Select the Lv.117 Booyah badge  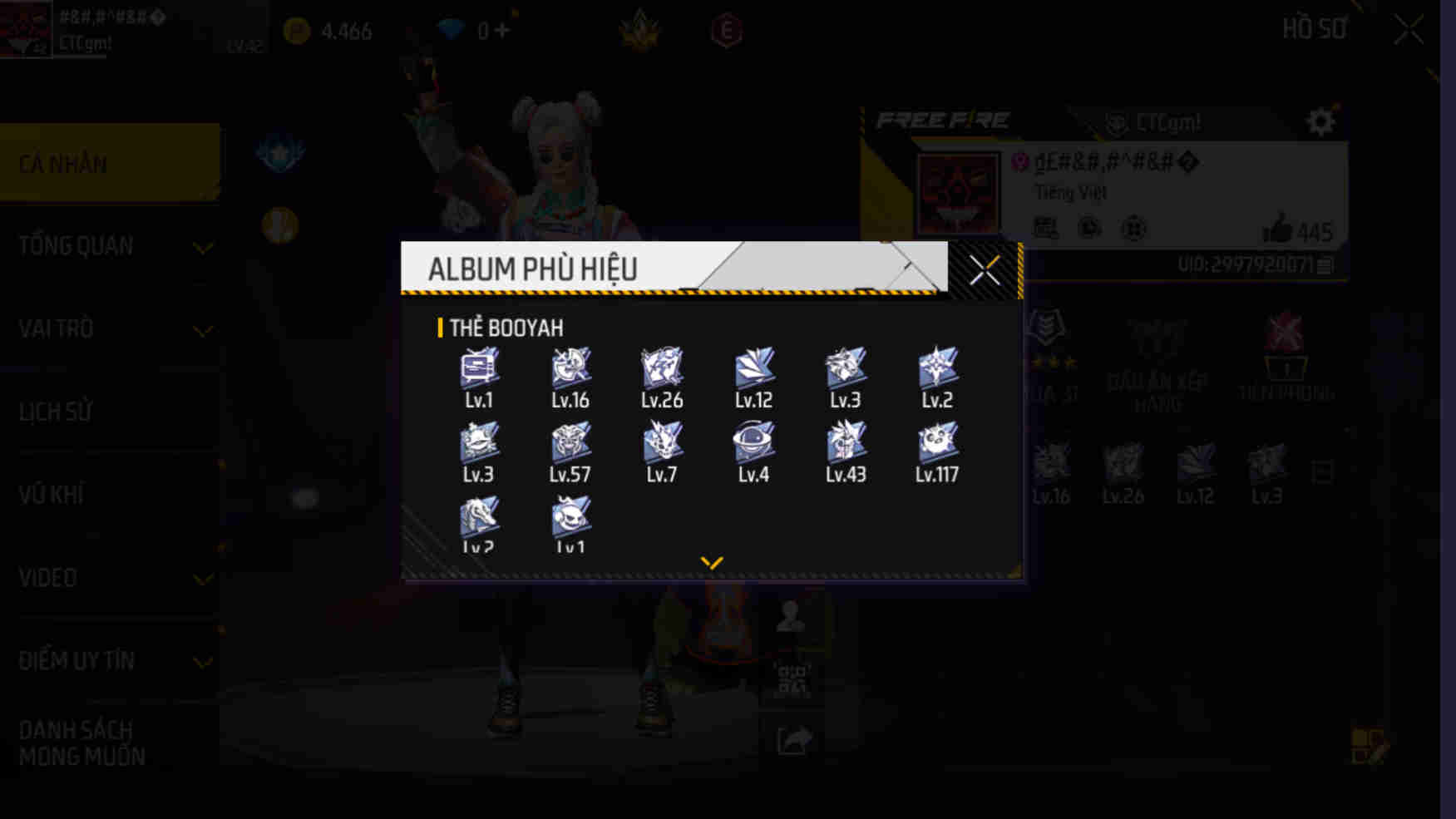point(935,442)
